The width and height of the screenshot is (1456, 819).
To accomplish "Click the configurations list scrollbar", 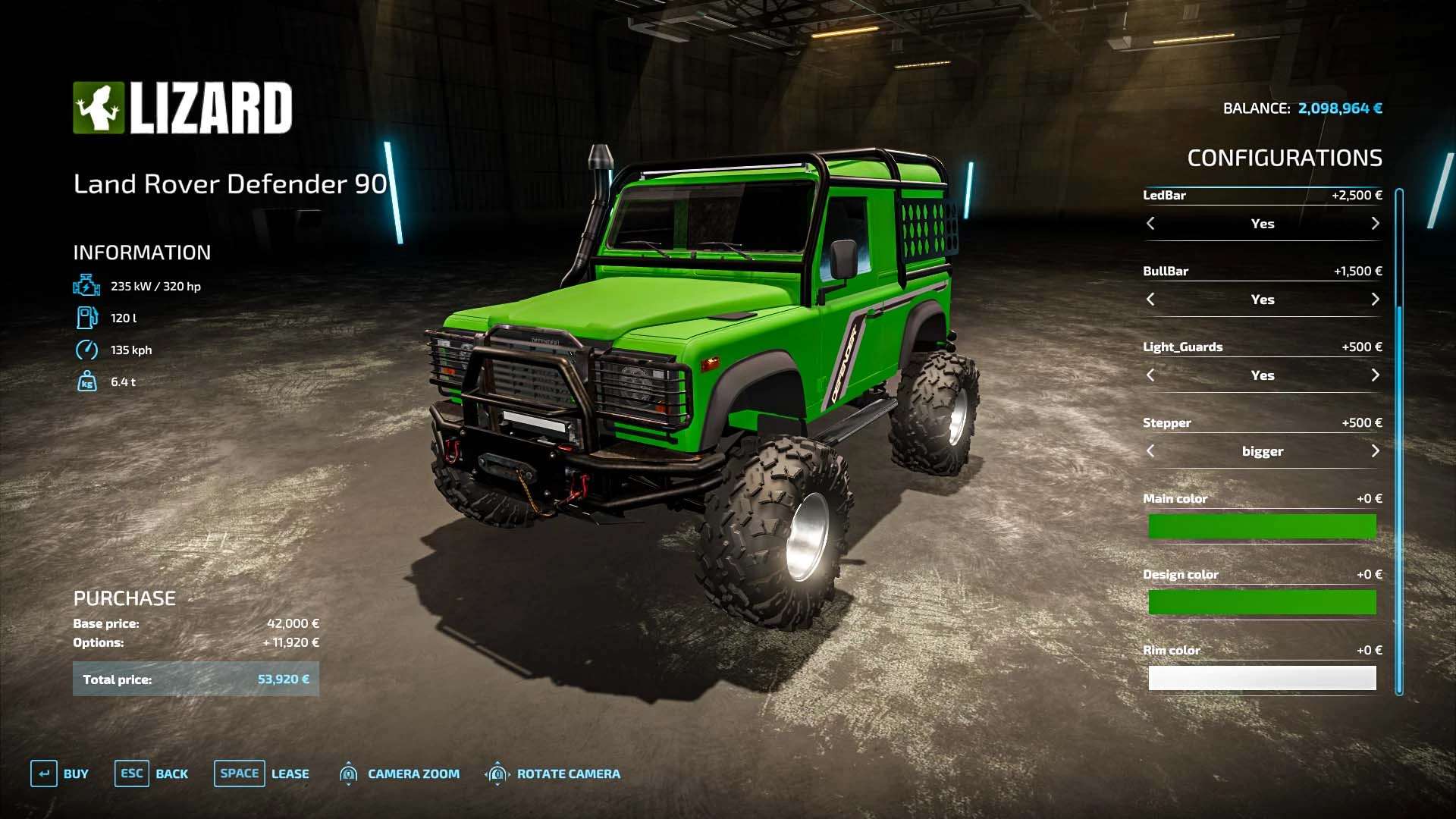I will tap(1399, 440).
